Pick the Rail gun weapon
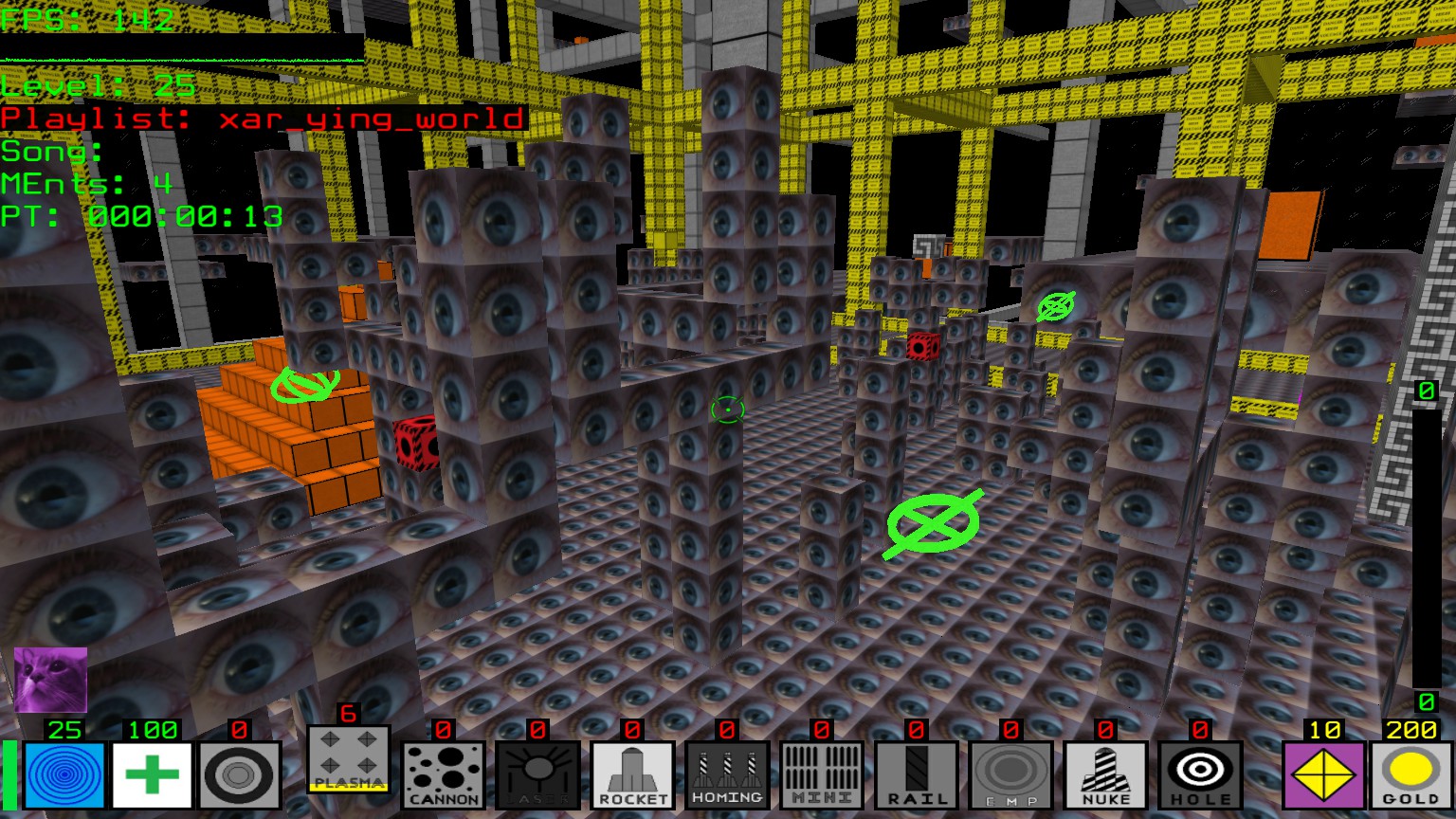 pos(916,775)
